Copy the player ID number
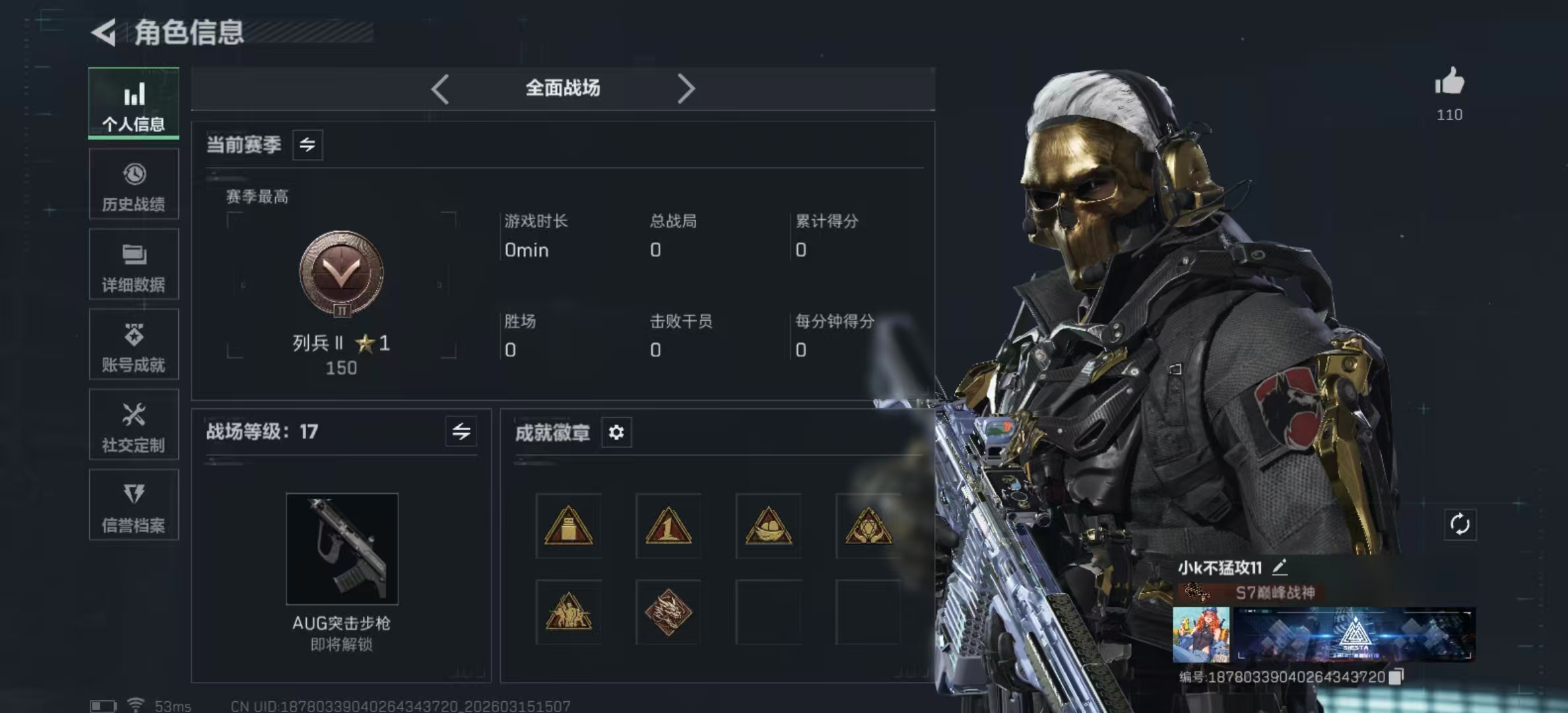 point(1396,677)
